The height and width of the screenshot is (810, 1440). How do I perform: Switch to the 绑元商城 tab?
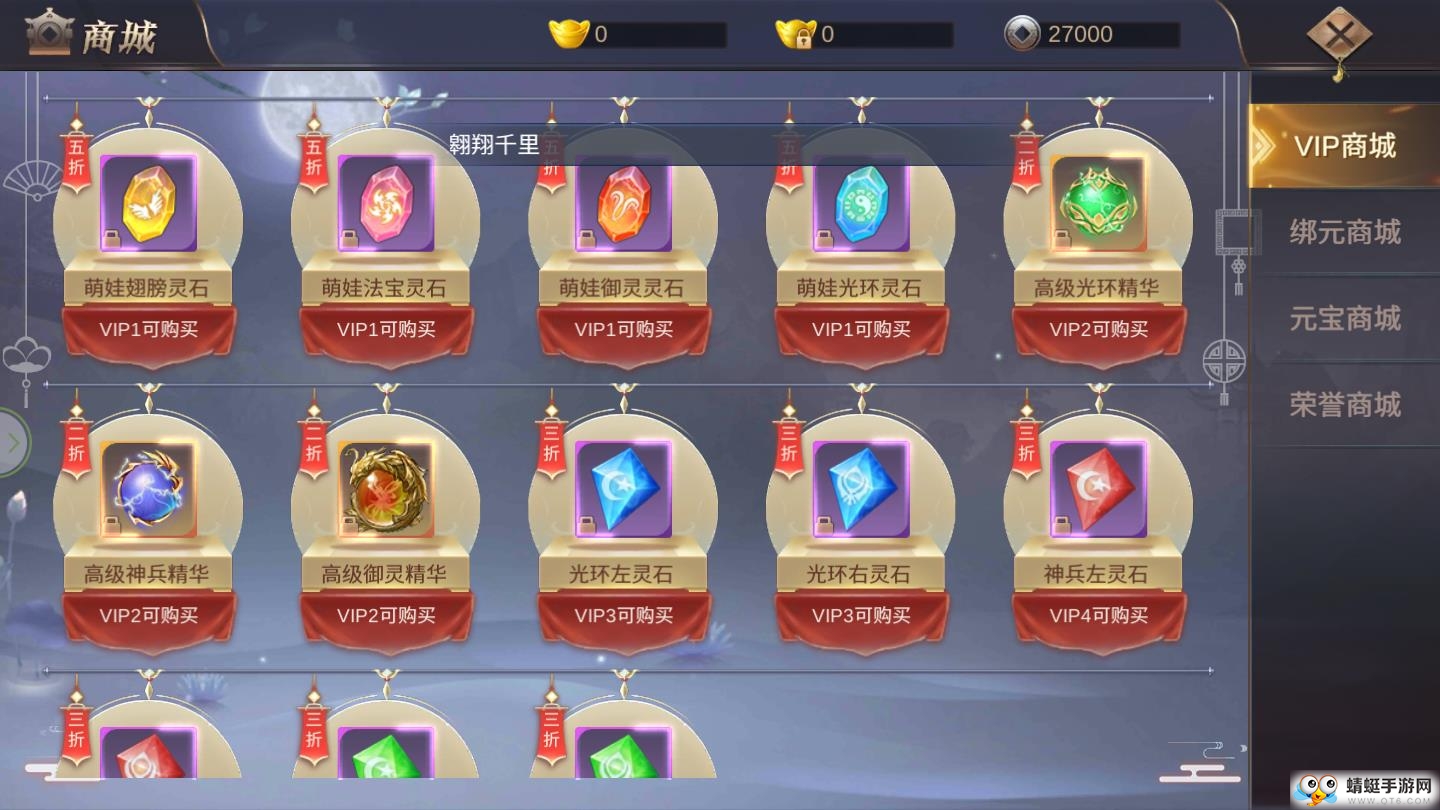[1346, 232]
